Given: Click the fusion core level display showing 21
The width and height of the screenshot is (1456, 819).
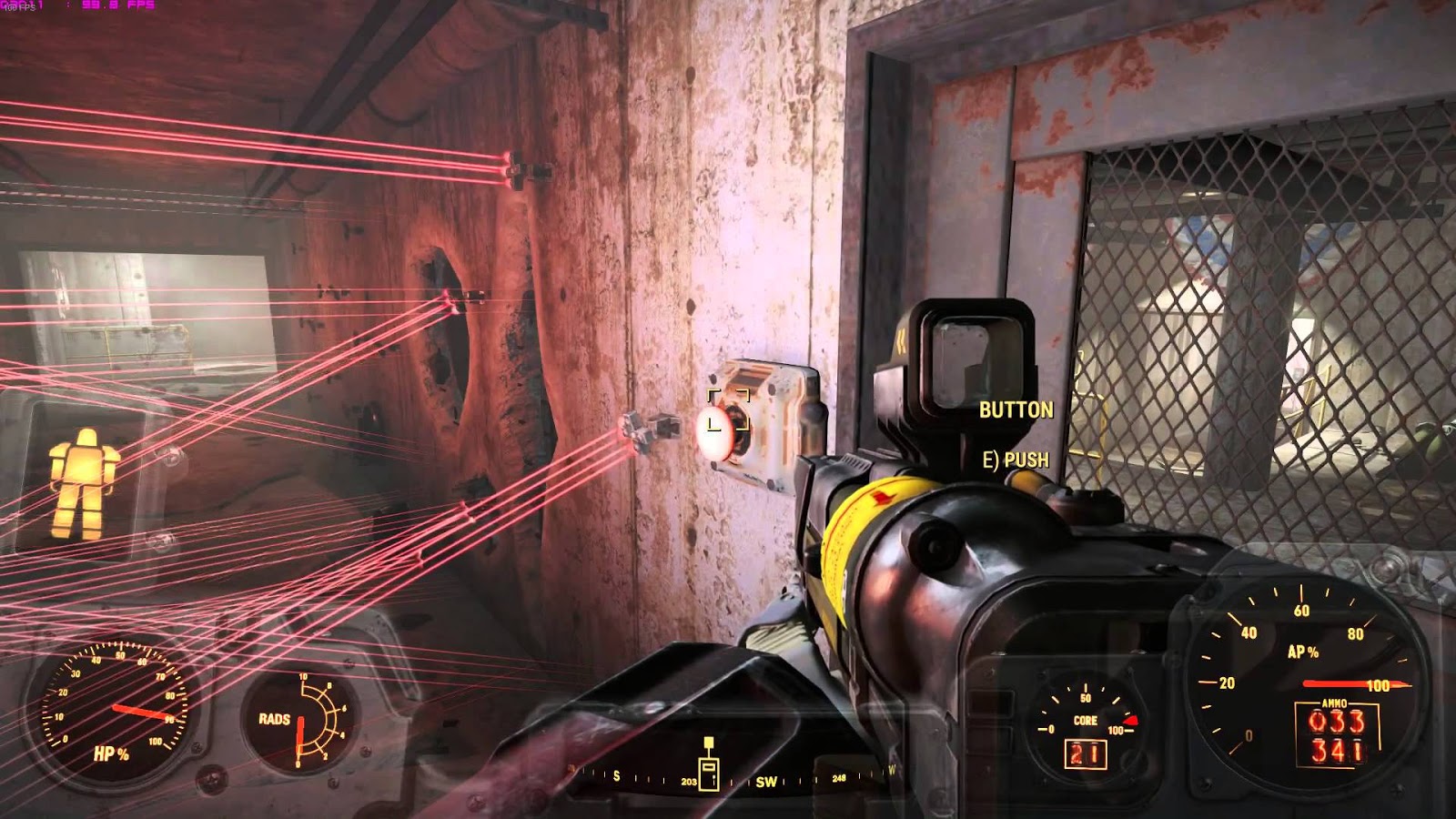Looking at the screenshot, I should pyautogui.click(x=1085, y=753).
